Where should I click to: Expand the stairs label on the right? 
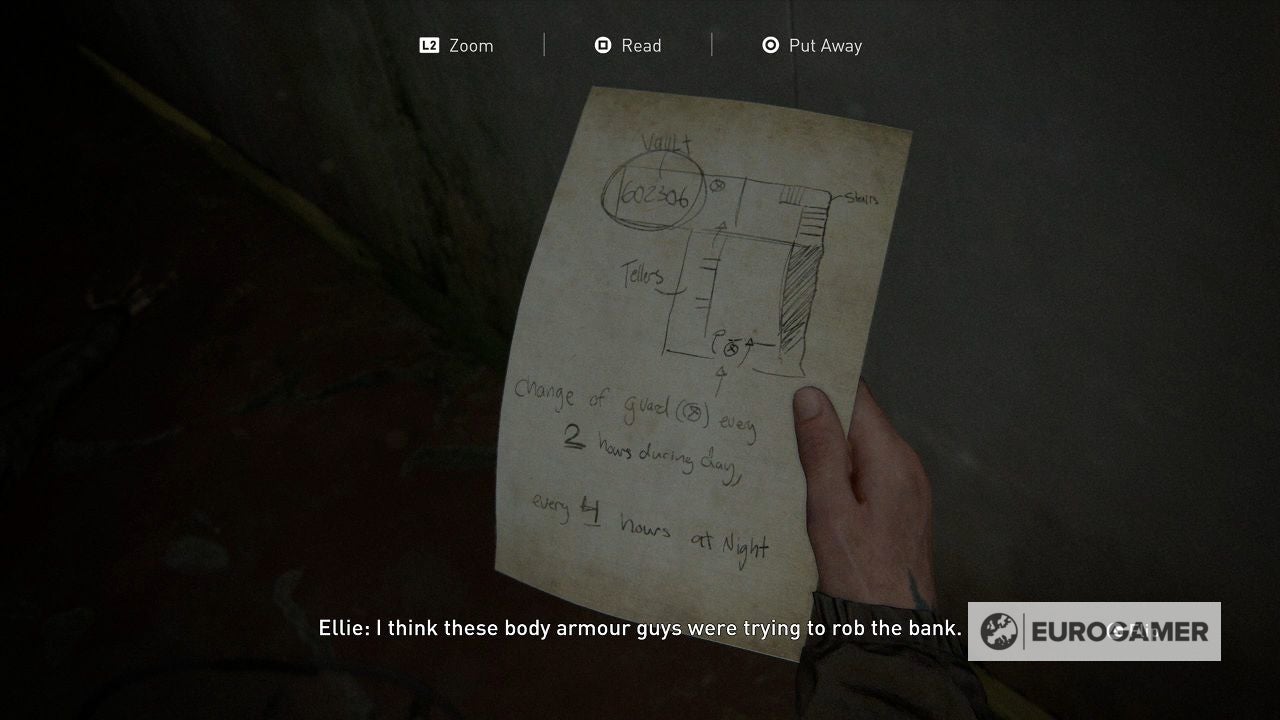click(861, 199)
